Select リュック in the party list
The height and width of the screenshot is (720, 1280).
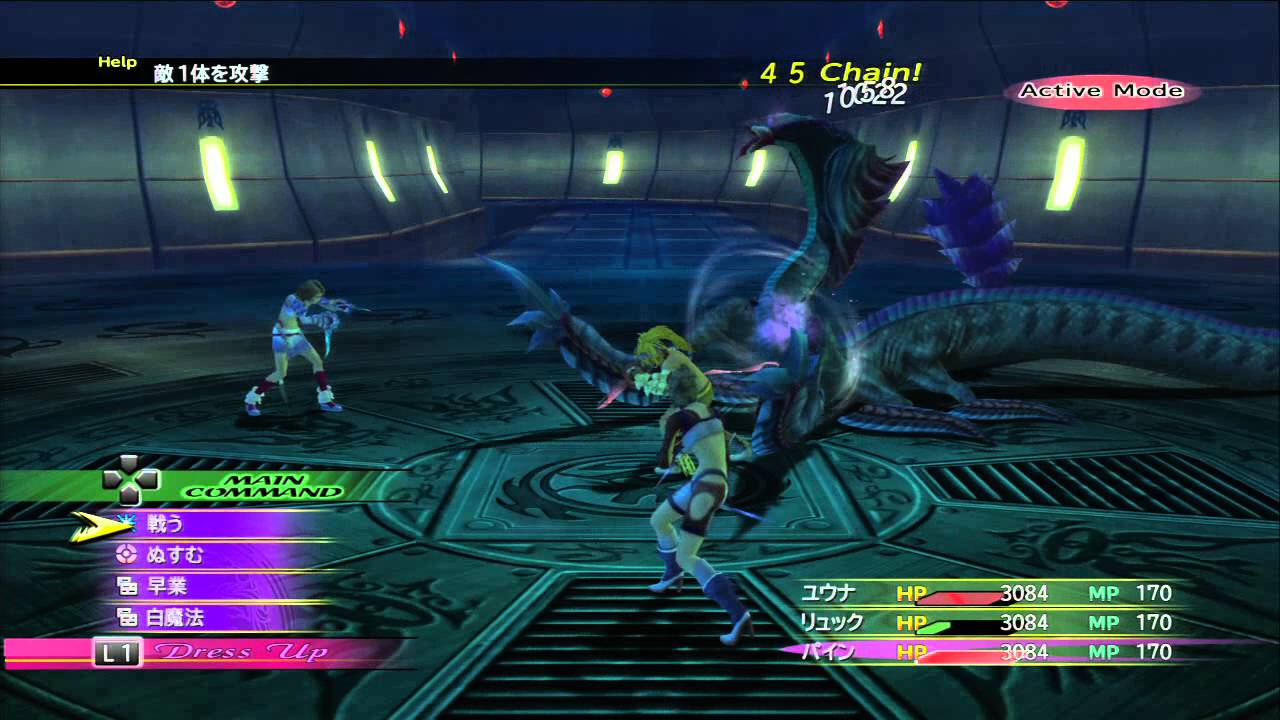pyautogui.click(x=830, y=623)
